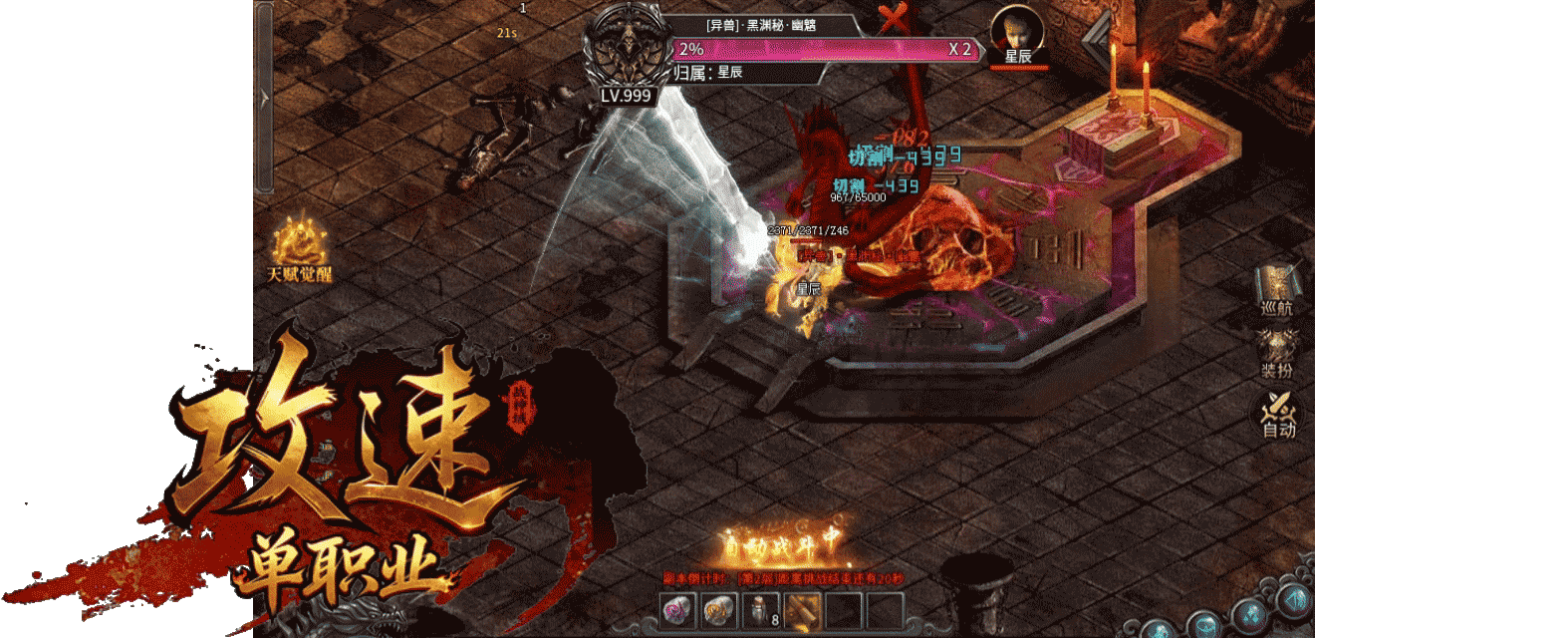Select the 星辰 player portrait
1568x638 pixels.
(x=1017, y=37)
